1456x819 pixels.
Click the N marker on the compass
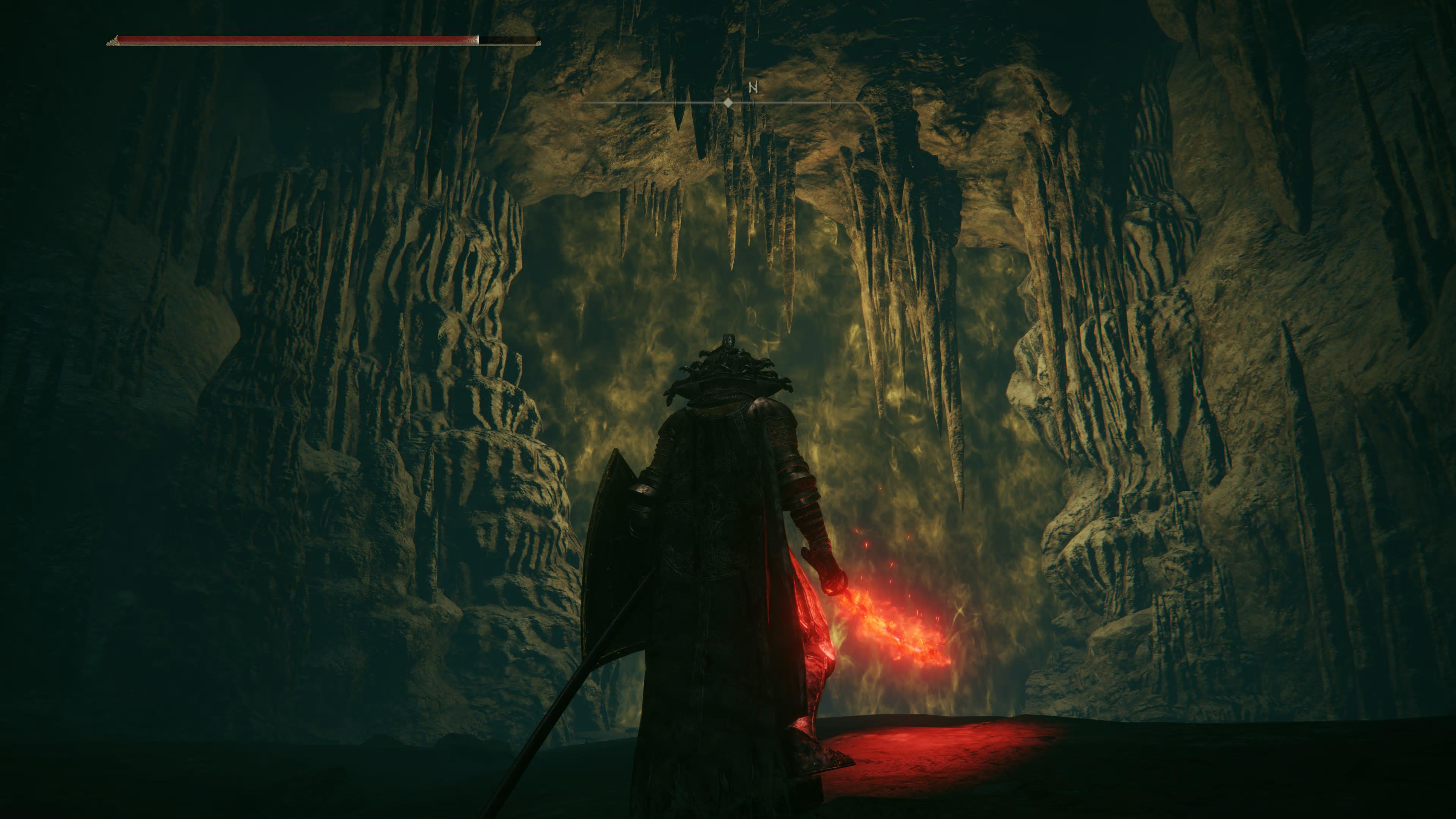[753, 88]
